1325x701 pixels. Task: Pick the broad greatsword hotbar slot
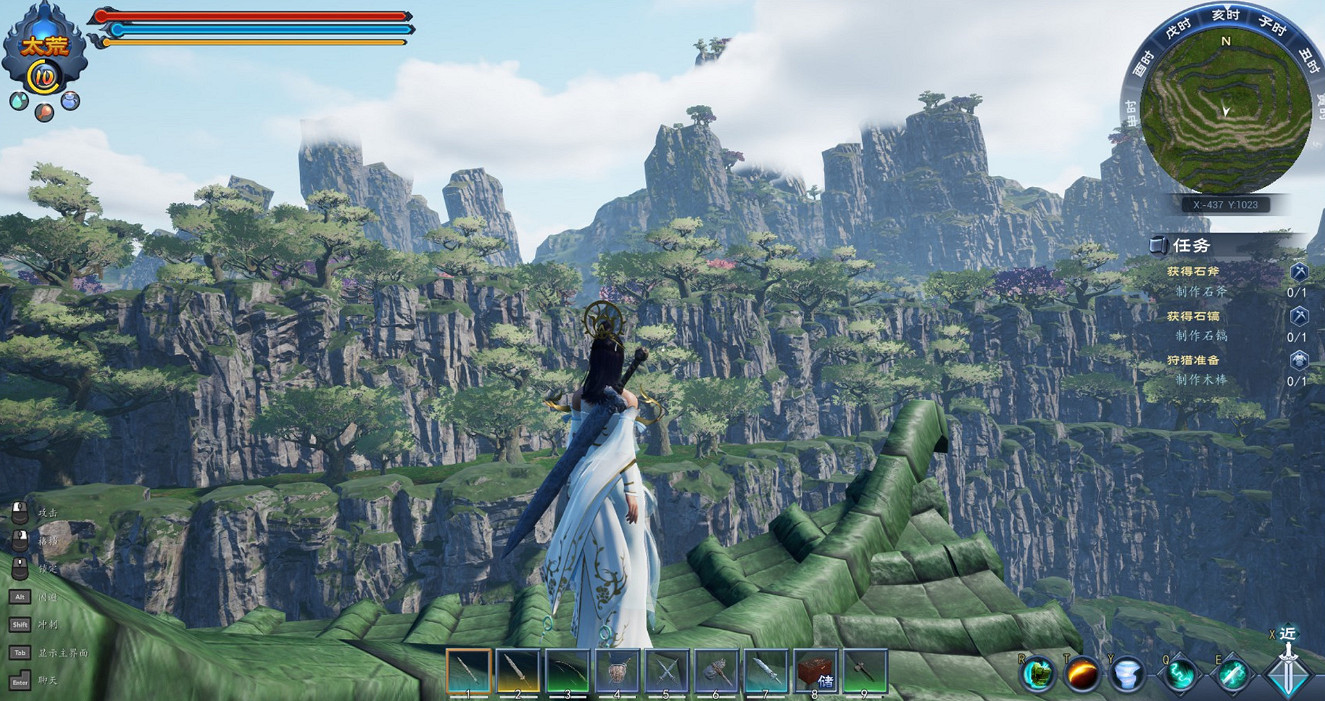coord(766,671)
